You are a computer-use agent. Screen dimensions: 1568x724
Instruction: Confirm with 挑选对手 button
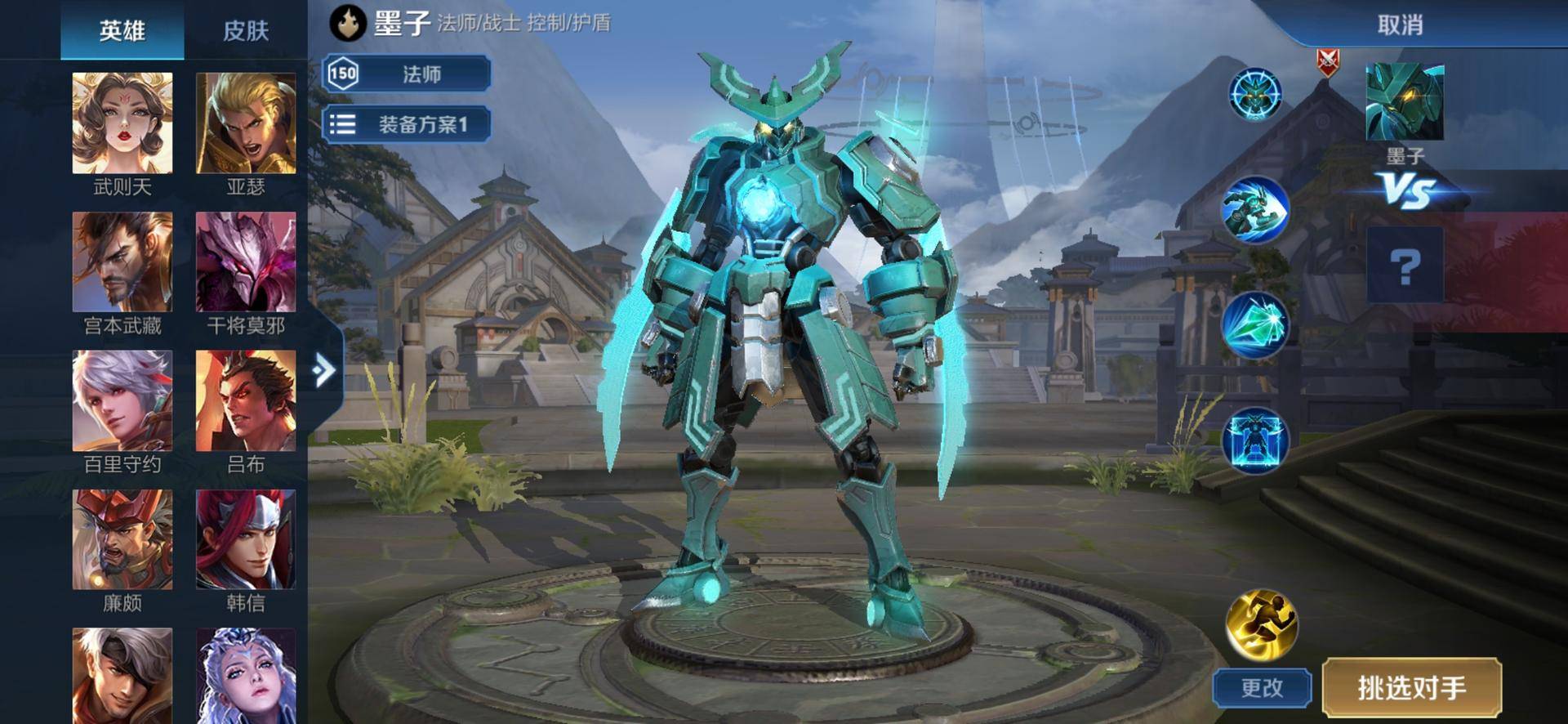[1411, 688]
